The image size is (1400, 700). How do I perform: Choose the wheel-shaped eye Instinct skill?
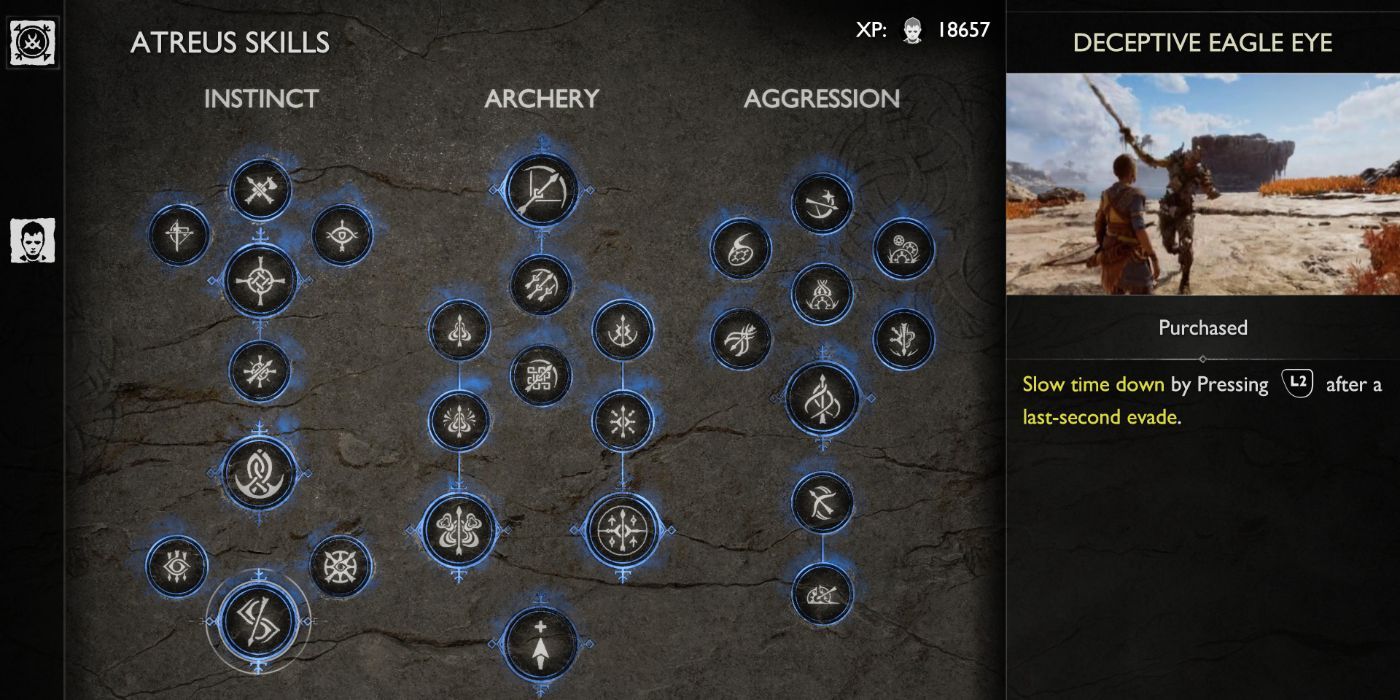340,566
